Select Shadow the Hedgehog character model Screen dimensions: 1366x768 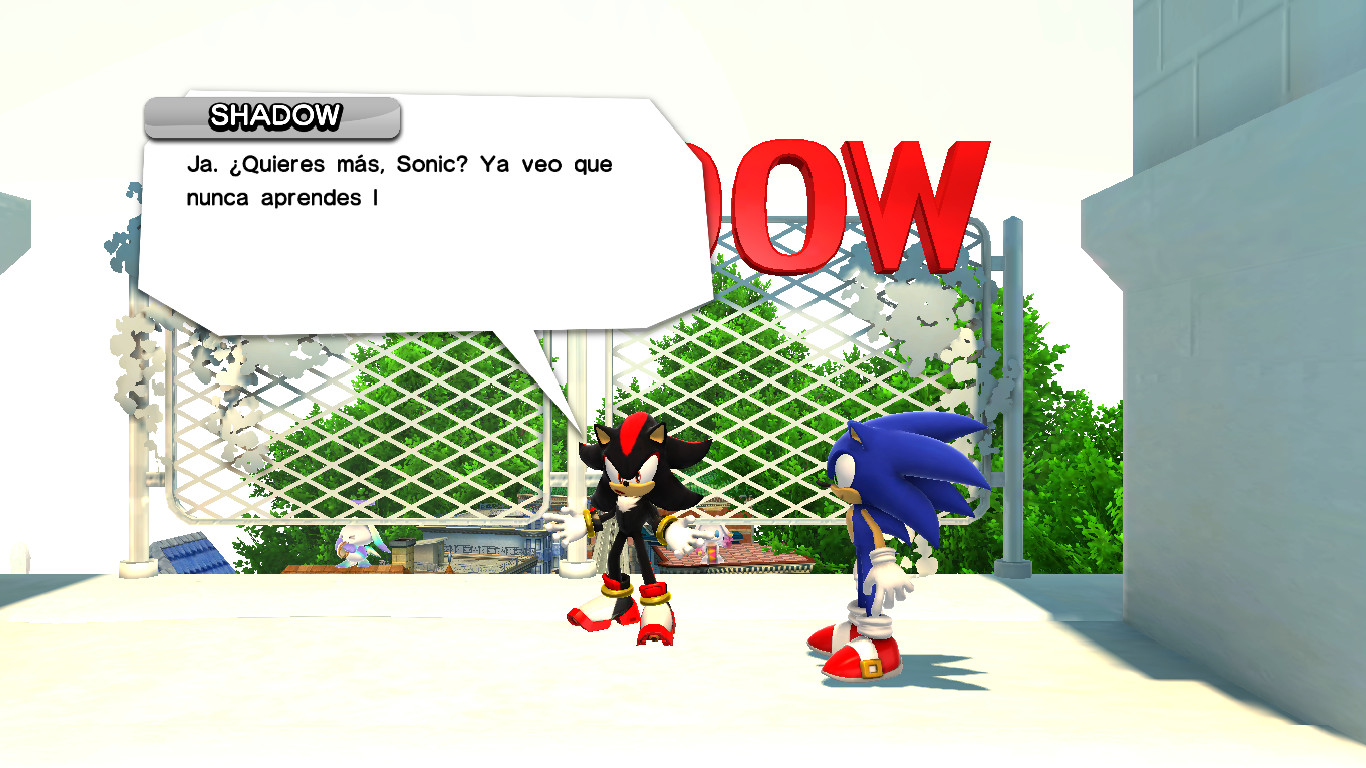pyautogui.click(x=630, y=500)
